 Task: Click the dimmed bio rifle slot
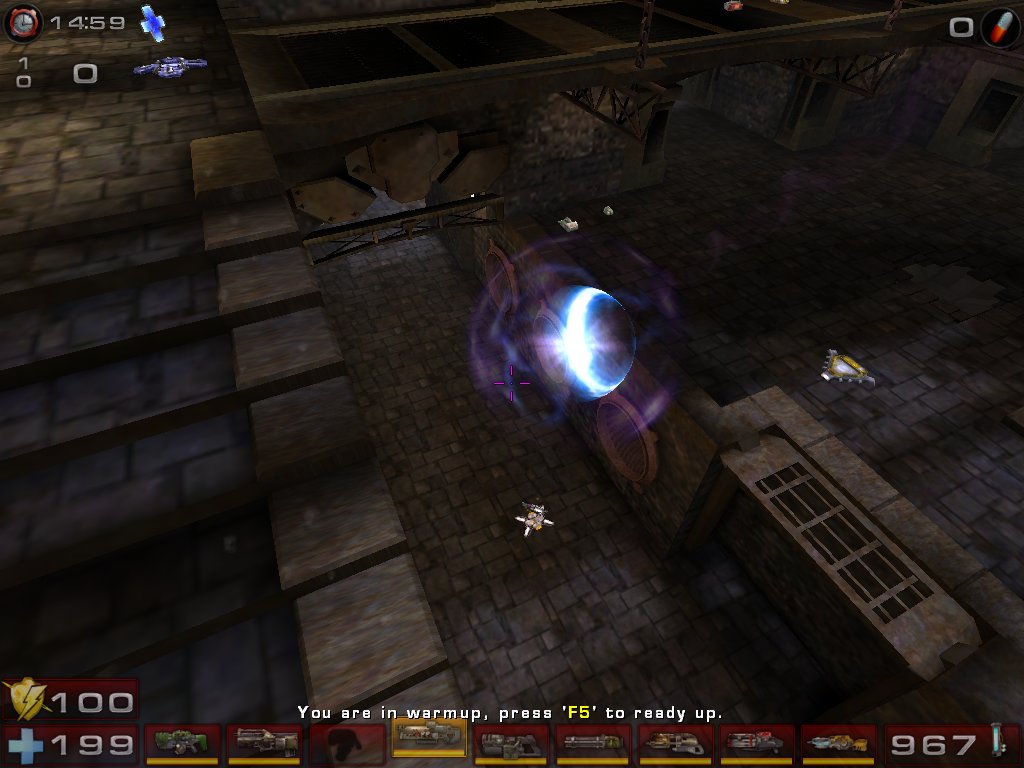tap(346, 743)
